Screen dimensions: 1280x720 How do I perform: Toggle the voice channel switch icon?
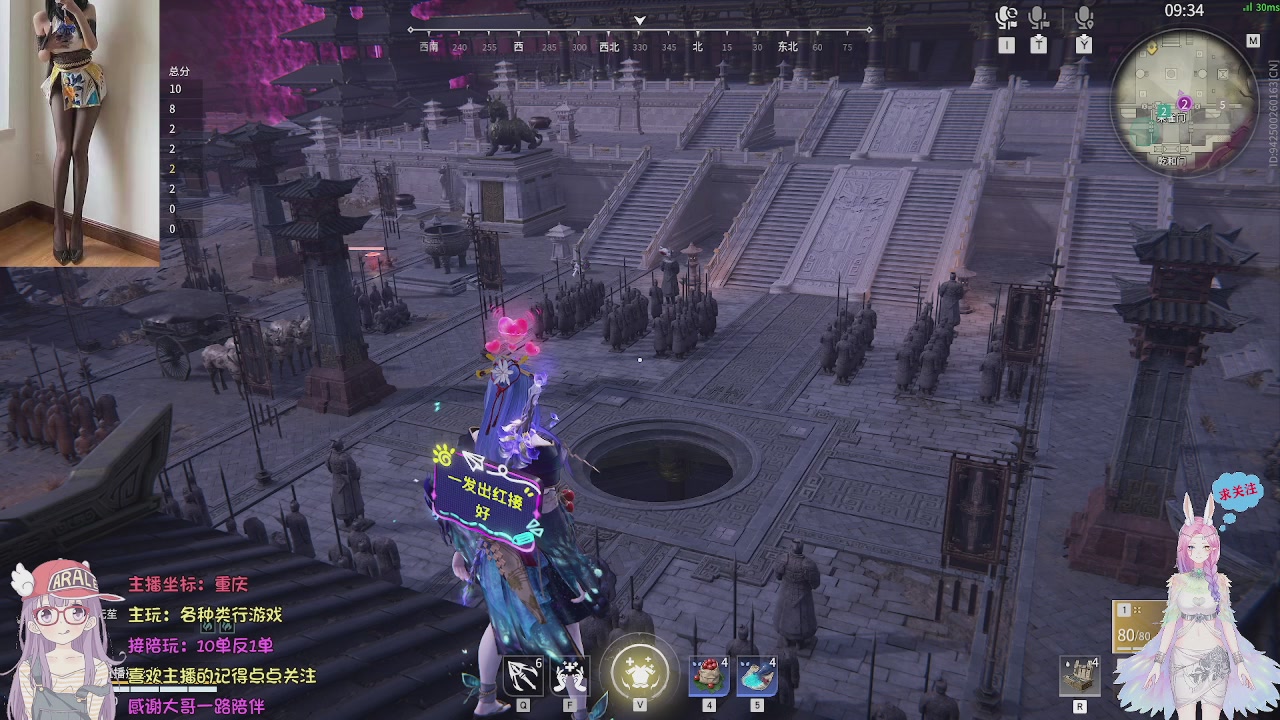(x=1006, y=18)
